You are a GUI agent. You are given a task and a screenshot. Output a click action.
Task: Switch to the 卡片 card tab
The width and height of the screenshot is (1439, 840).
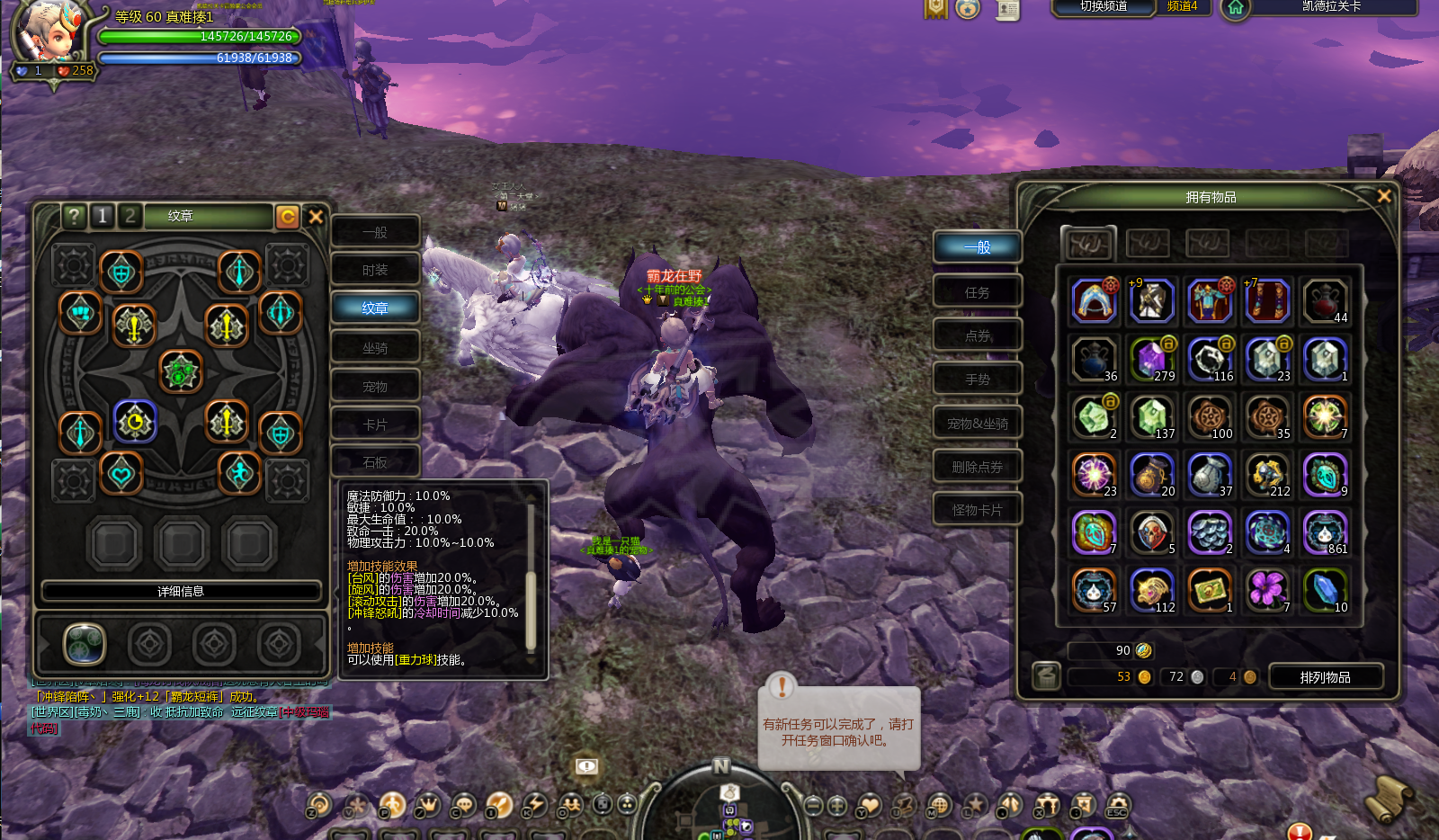pos(375,424)
